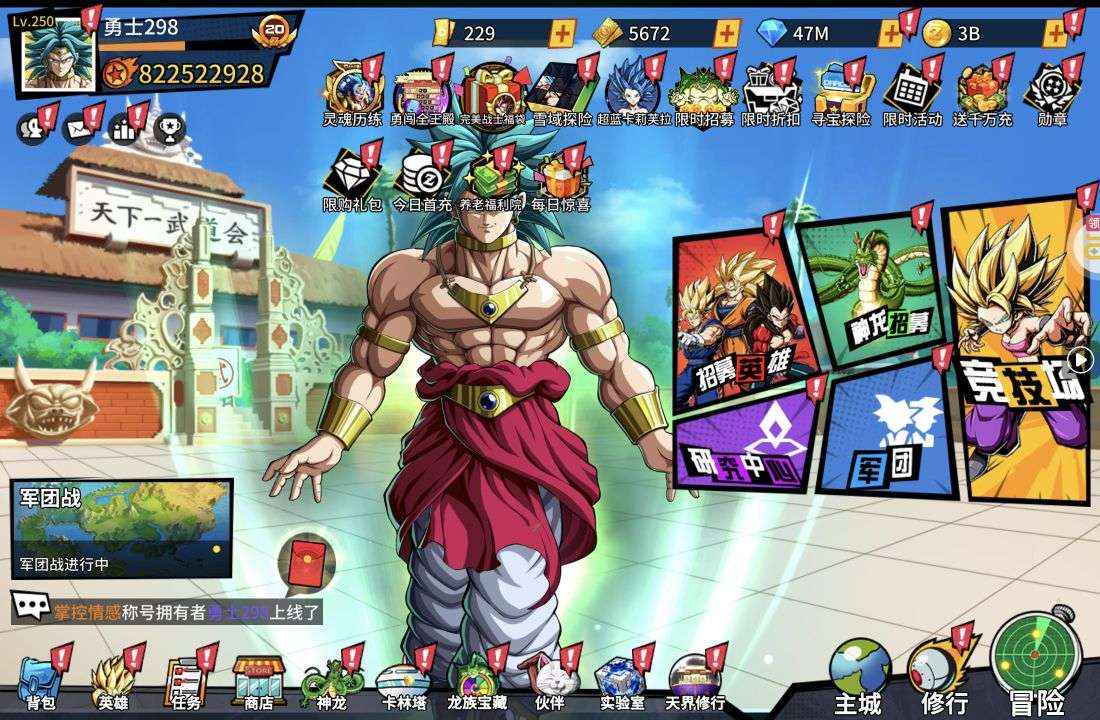Enter 卡林塔 tower
Screen dimensions: 1100x720
point(404,682)
